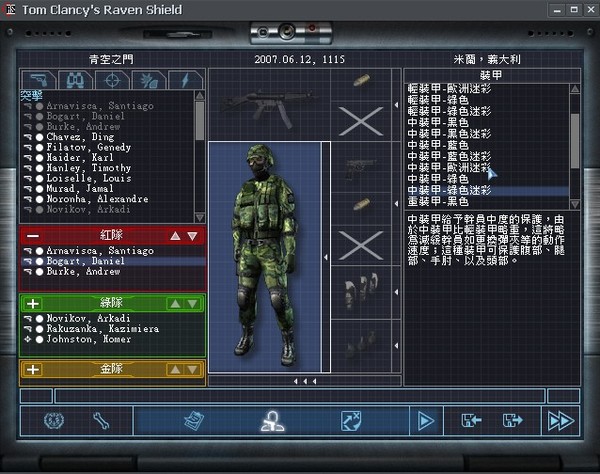The image size is (600, 474).
Task: Click the green team plus button
Action: point(33,303)
